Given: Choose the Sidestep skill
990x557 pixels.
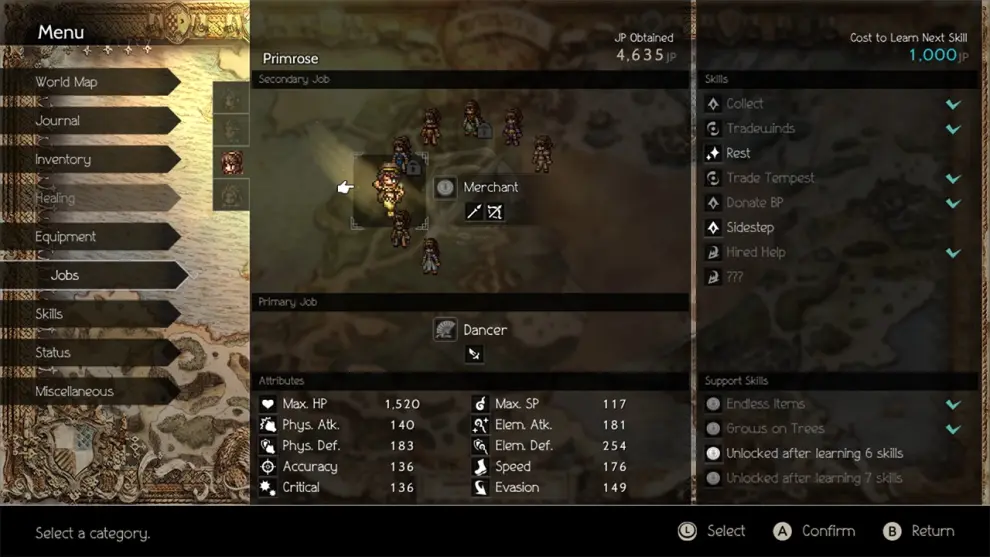Looking at the screenshot, I should coord(750,227).
